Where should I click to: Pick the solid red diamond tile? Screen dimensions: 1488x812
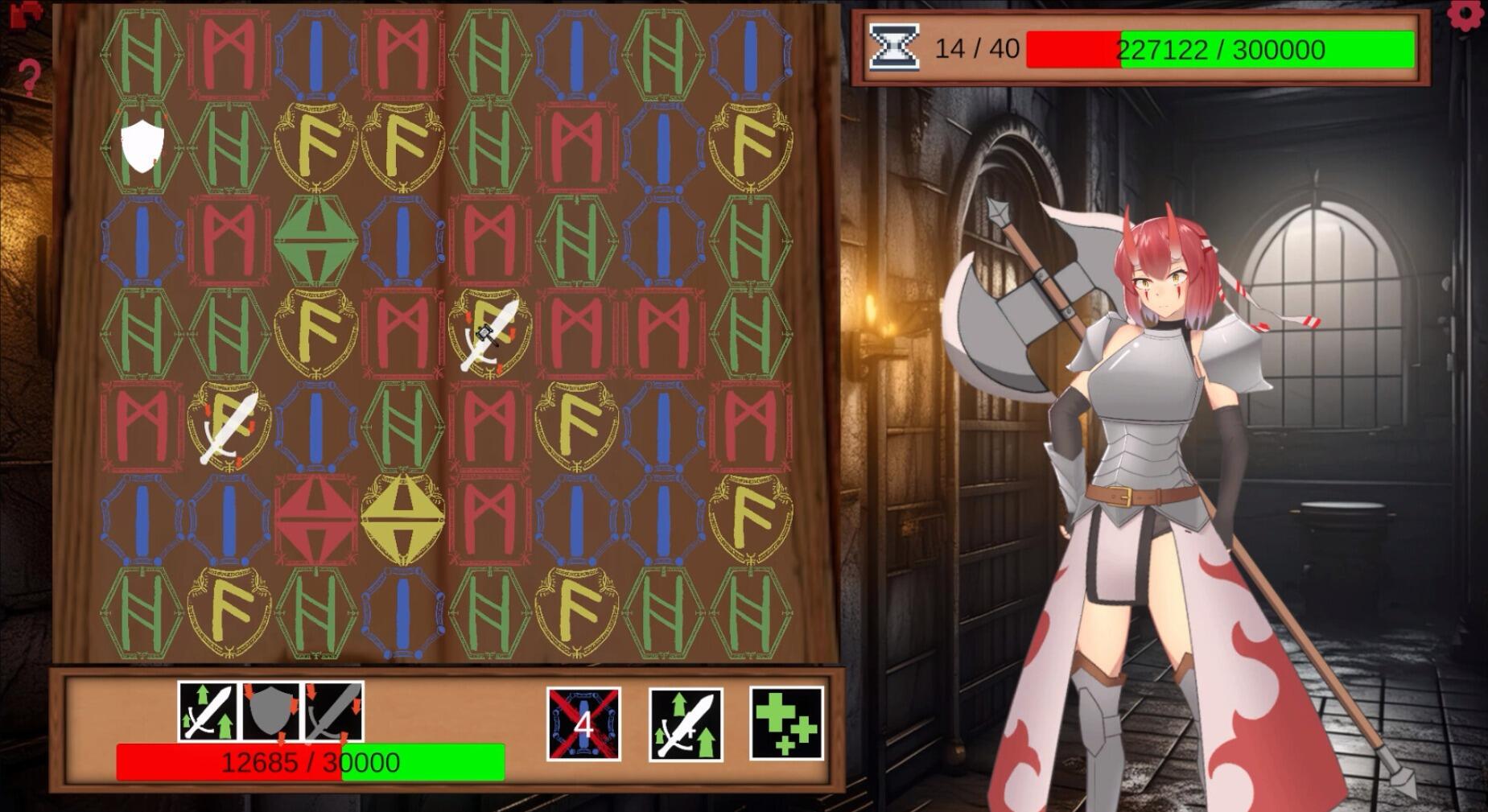(x=315, y=519)
